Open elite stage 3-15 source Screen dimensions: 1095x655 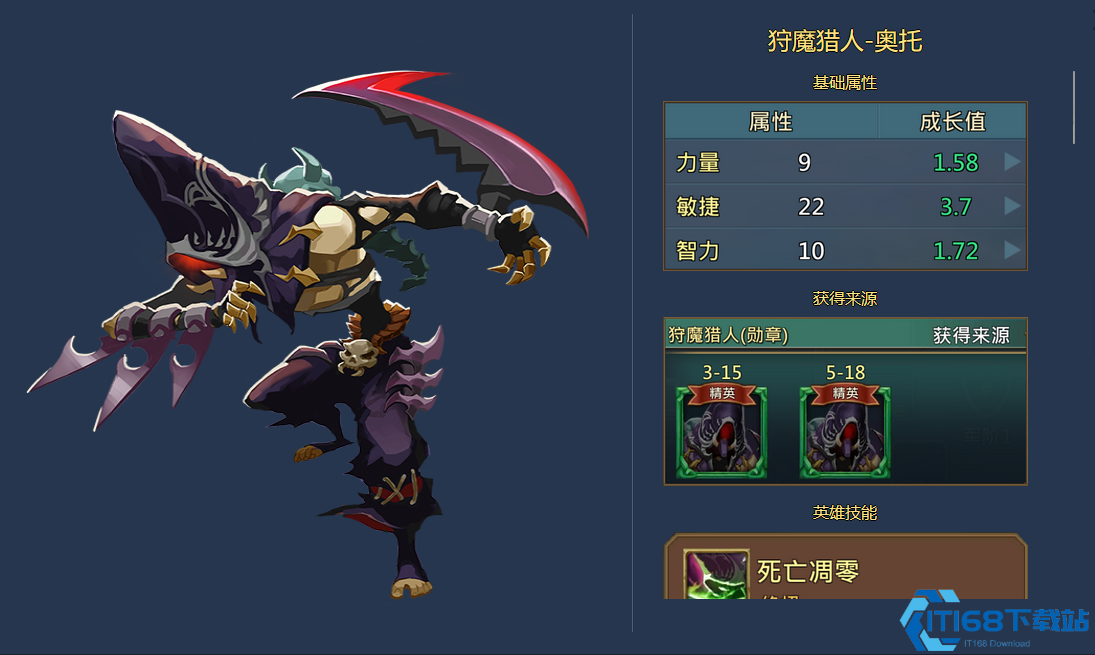point(722,432)
